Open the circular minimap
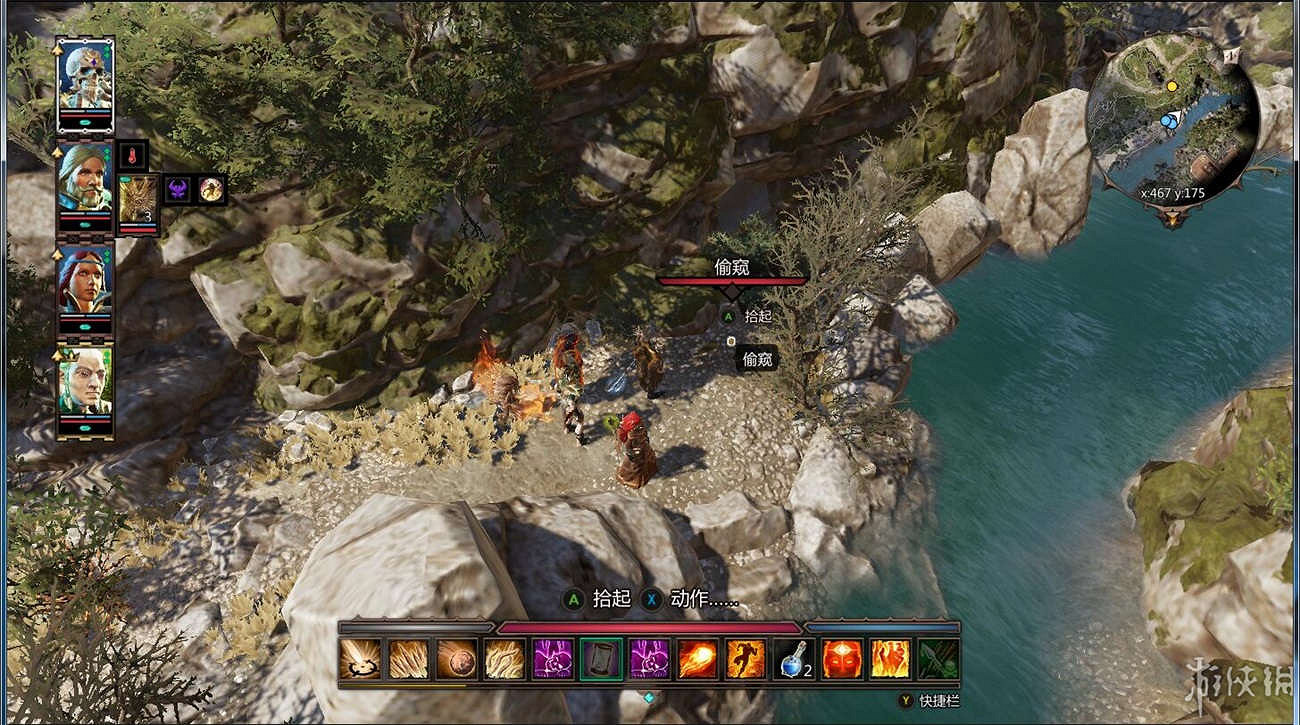 1172,120
